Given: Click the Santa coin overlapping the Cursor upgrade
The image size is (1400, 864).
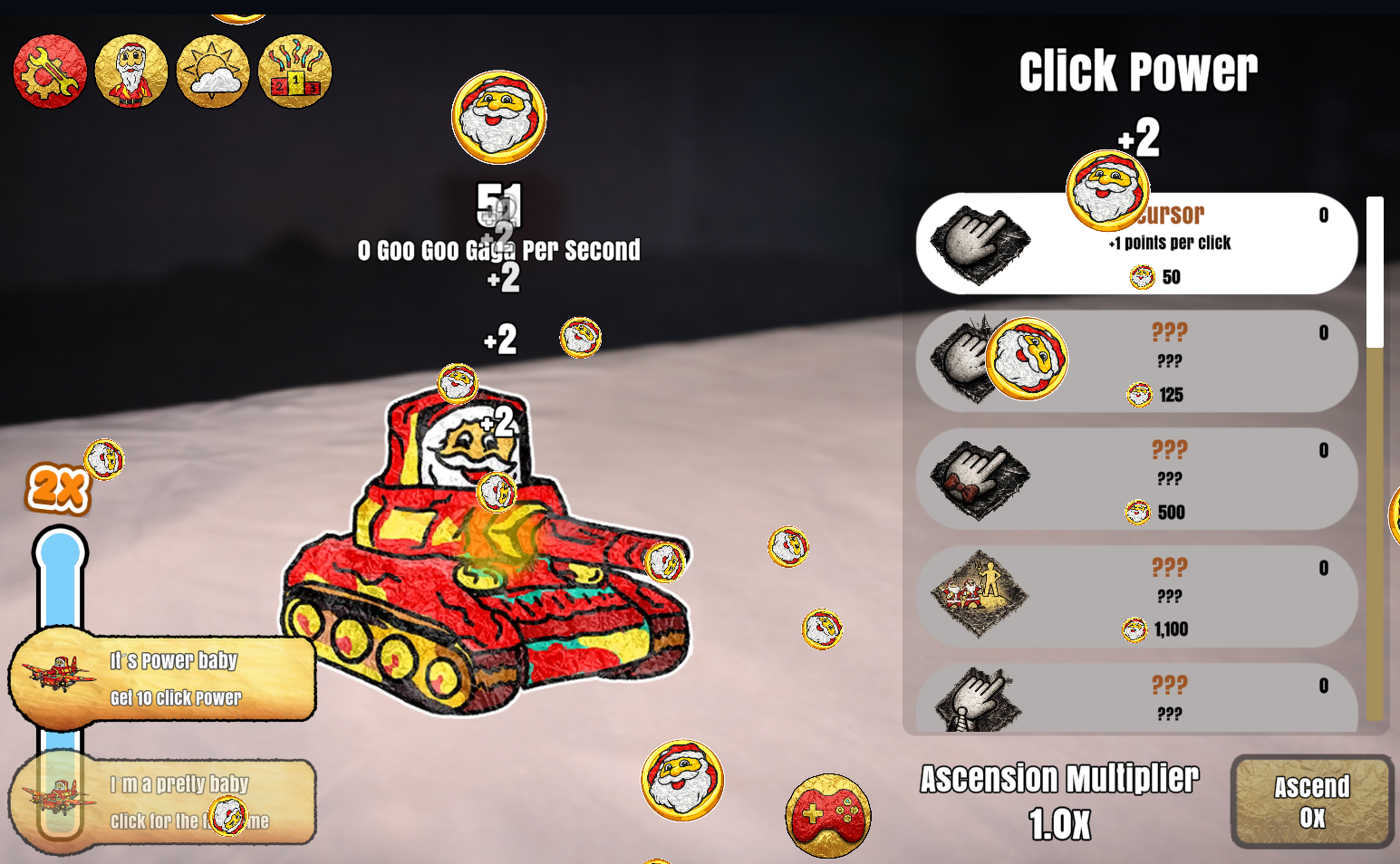Looking at the screenshot, I should 1106,188.
